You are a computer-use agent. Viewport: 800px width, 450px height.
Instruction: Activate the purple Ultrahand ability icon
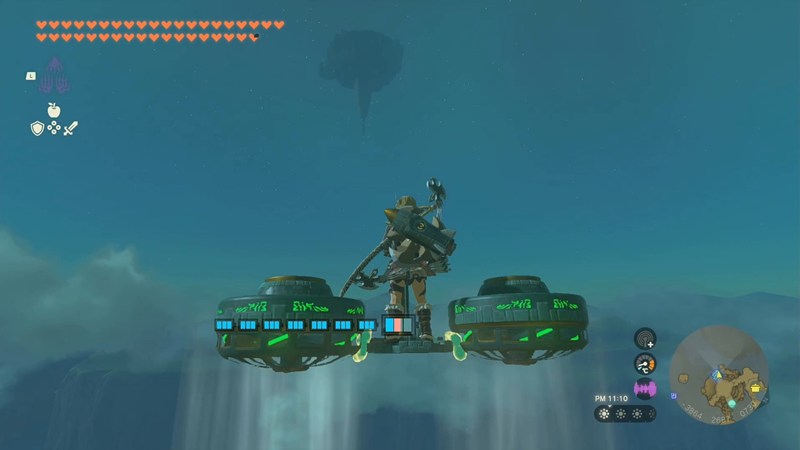(54, 75)
